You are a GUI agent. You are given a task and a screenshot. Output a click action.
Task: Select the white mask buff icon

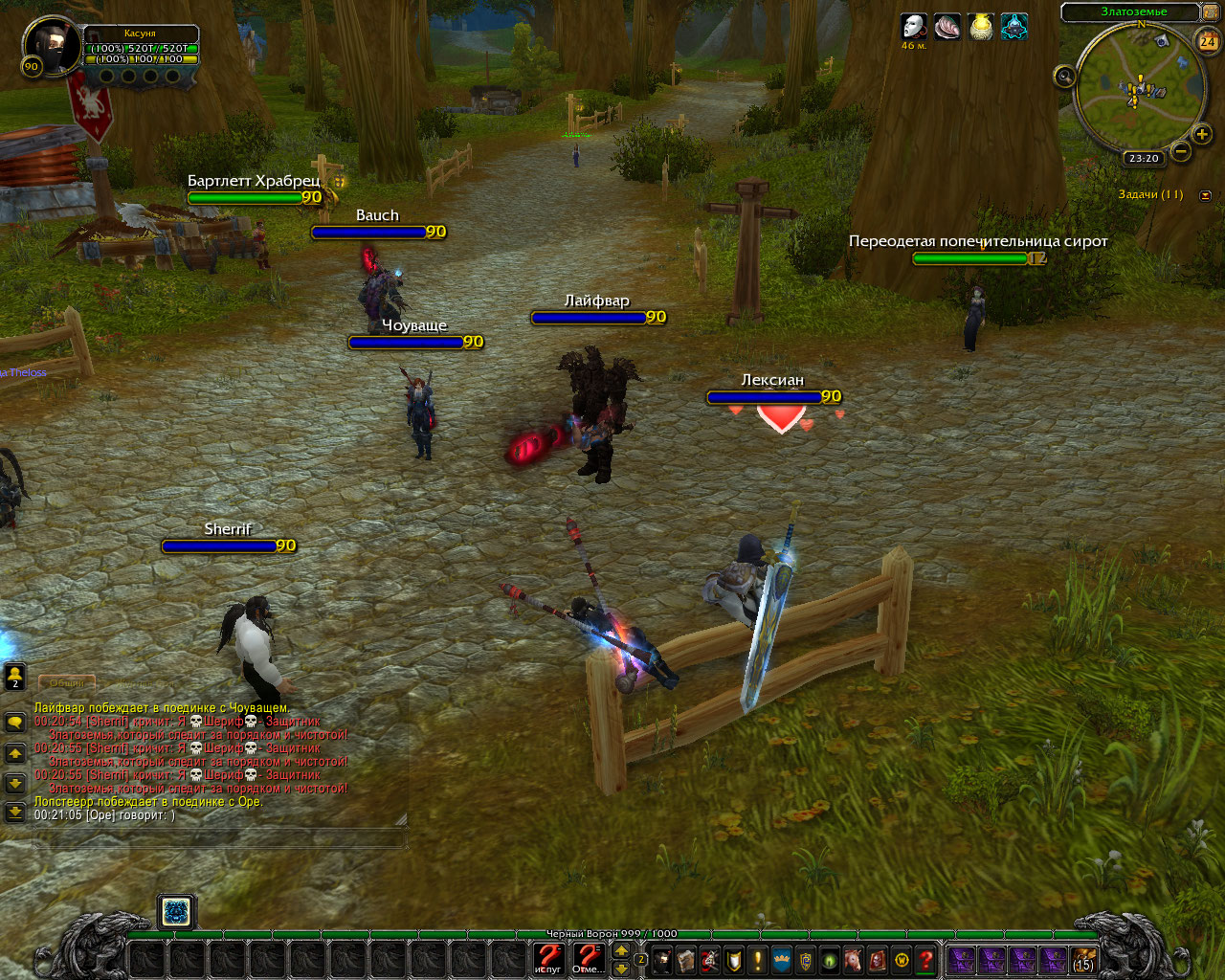(x=914, y=27)
